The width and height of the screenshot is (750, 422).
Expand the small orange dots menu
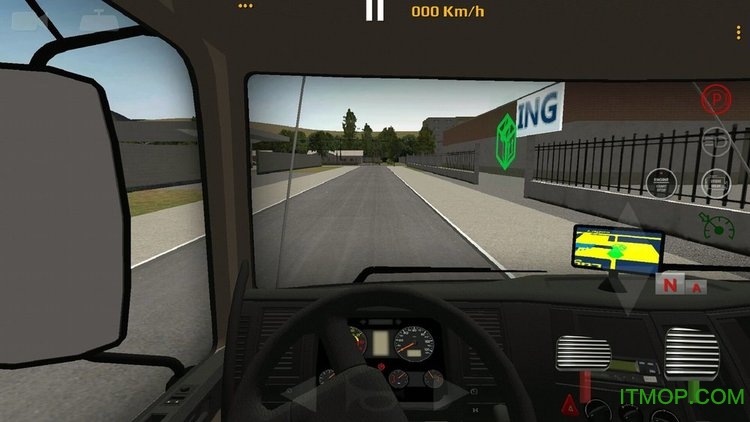246,5
